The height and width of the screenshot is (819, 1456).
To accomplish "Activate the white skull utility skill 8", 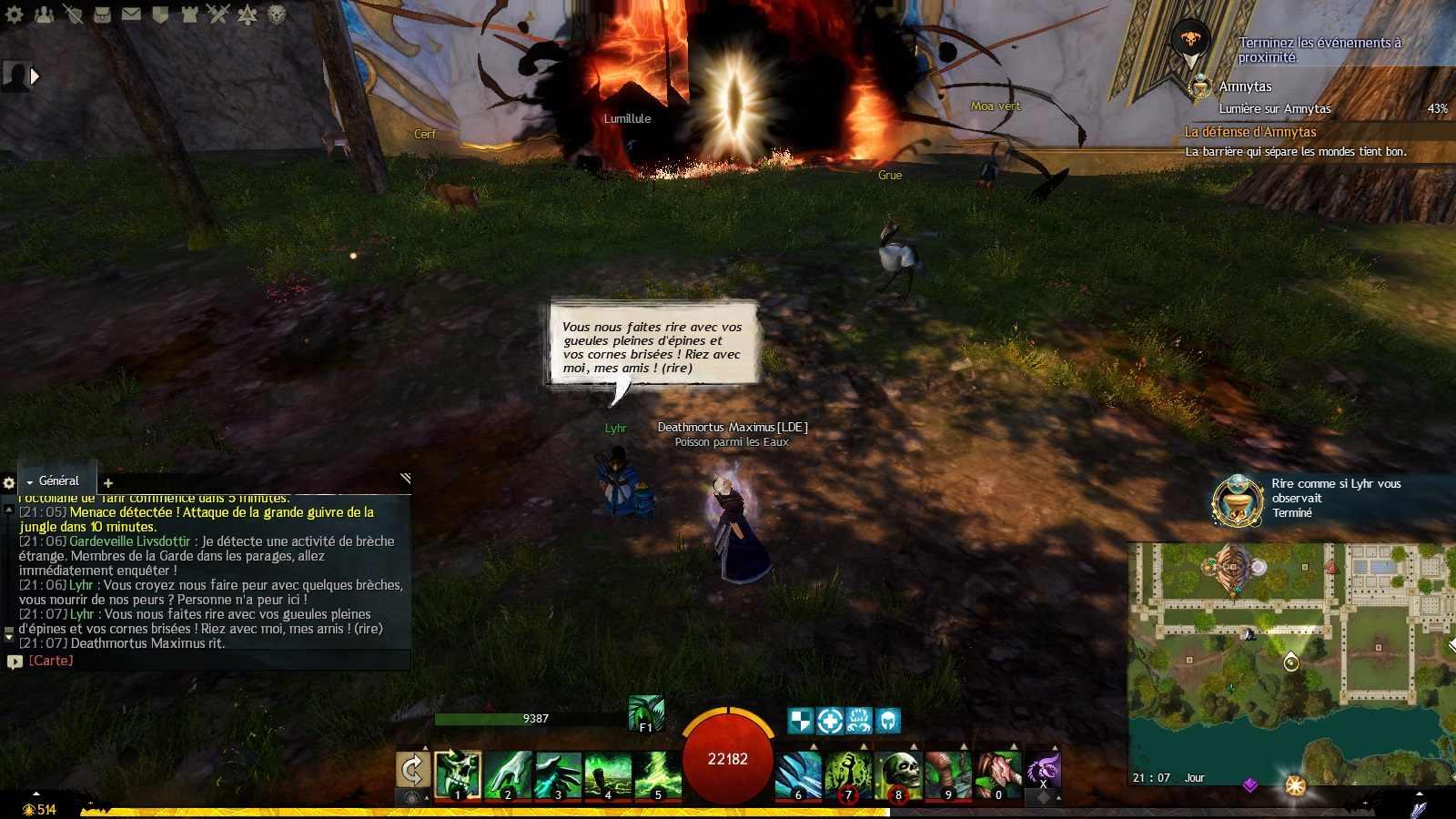I will 898,773.
